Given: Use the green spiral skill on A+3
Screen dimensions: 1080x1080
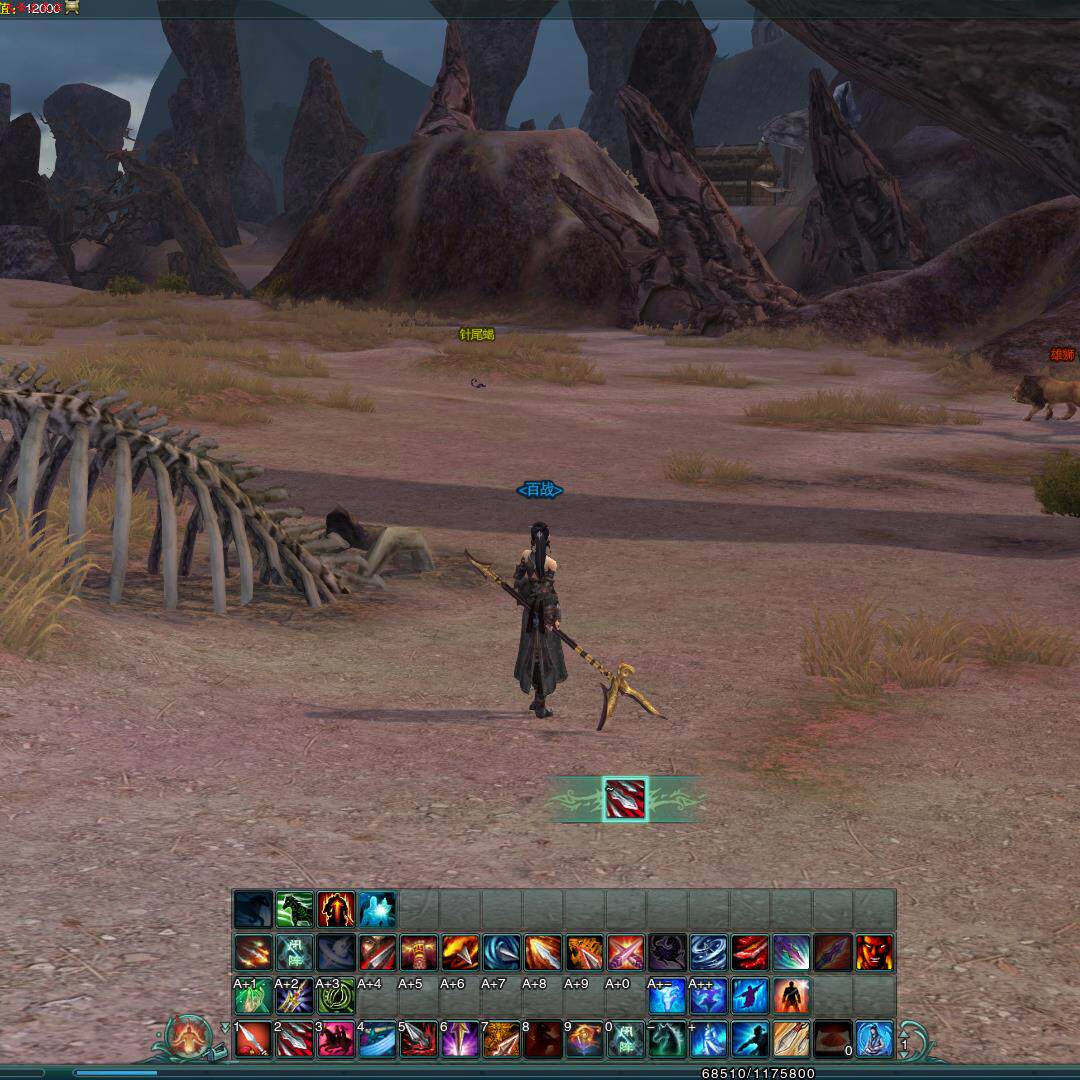Looking at the screenshot, I should (336, 996).
